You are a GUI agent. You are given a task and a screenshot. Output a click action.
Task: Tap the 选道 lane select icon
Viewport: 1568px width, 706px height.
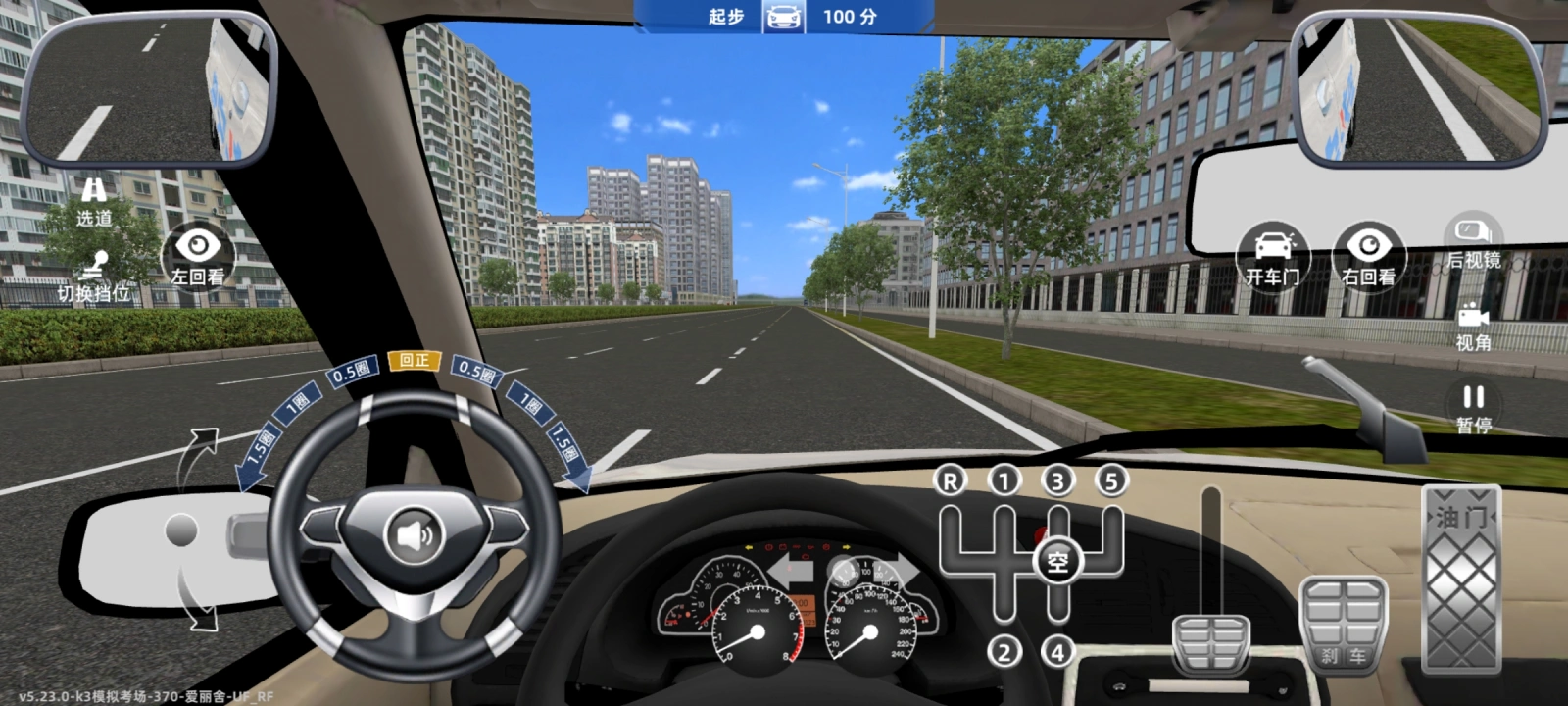coord(94,200)
